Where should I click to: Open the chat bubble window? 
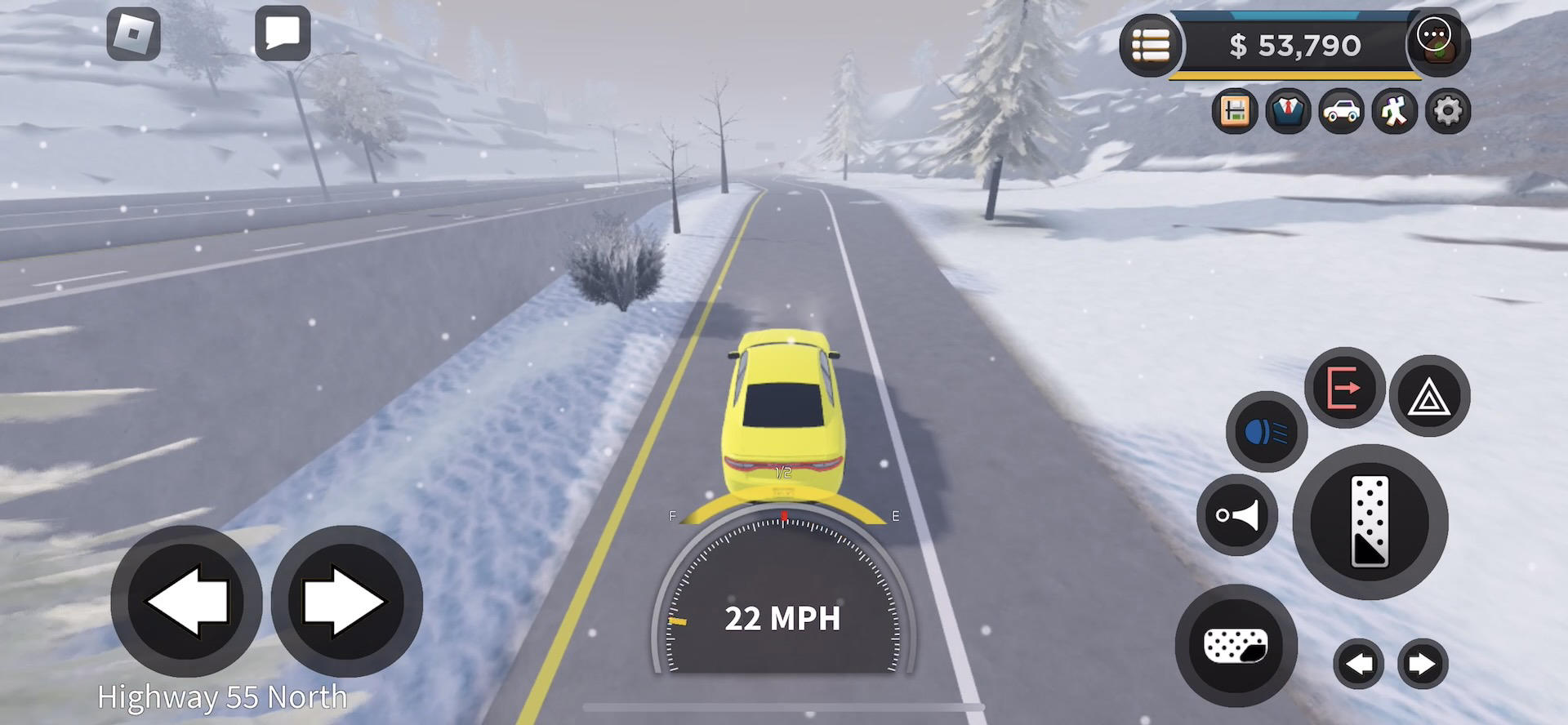click(x=283, y=34)
